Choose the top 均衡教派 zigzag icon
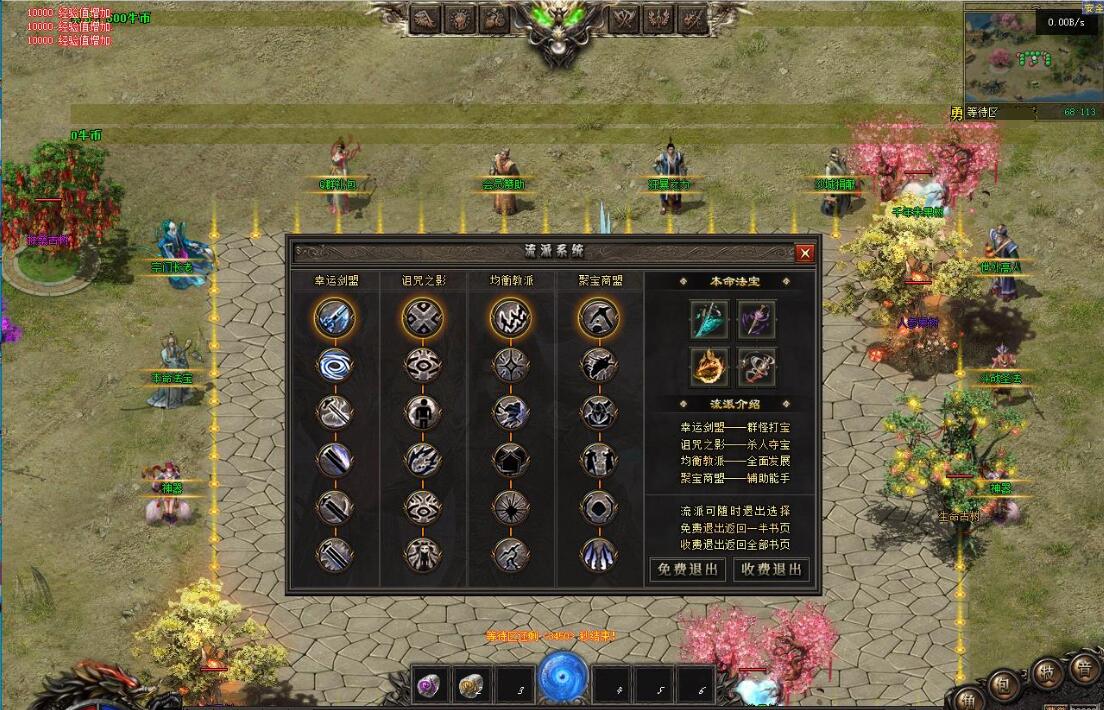The height and width of the screenshot is (710, 1104). (x=511, y=319)
